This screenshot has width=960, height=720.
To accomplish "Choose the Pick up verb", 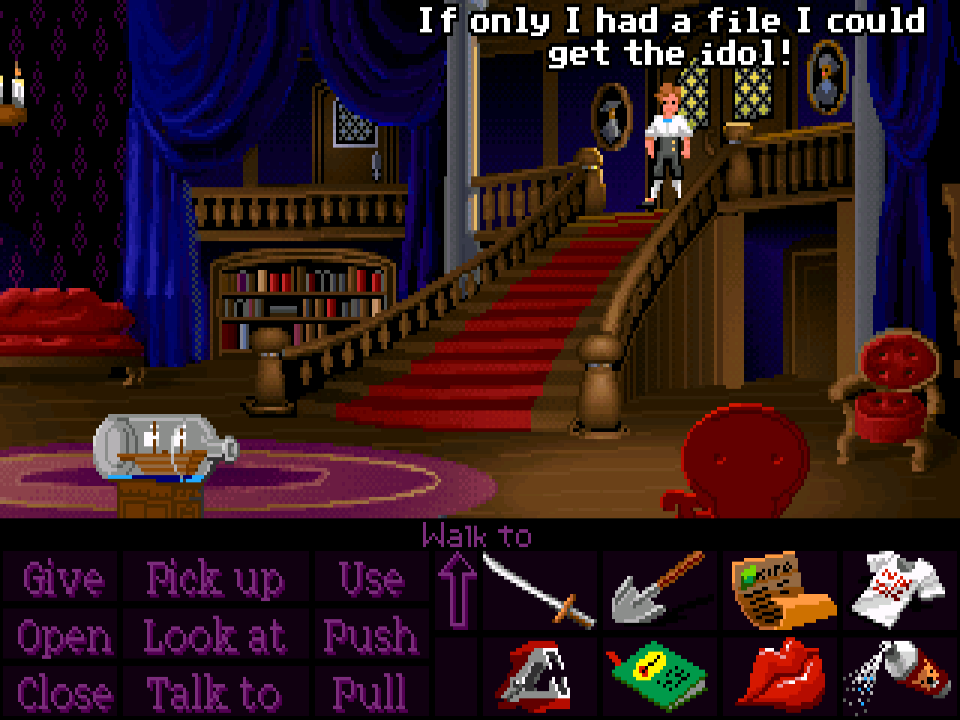I will click(215, 580).
